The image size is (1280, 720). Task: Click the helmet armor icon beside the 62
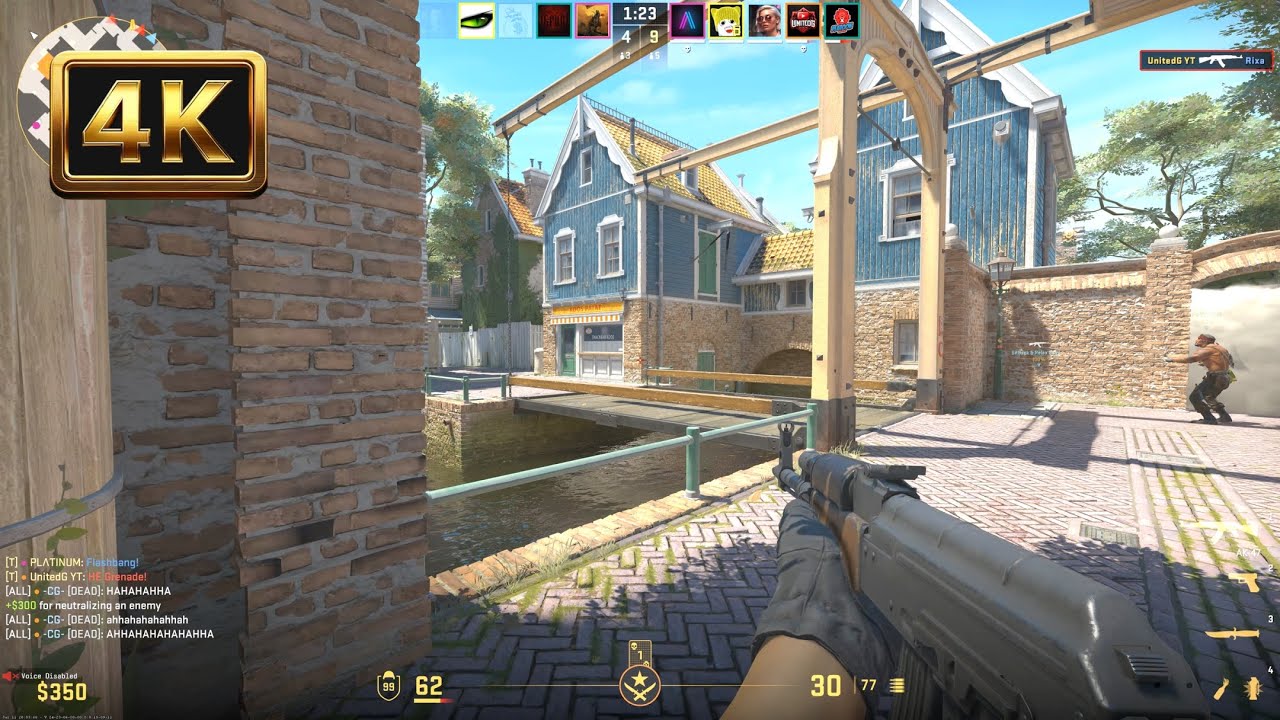[389, 683]
